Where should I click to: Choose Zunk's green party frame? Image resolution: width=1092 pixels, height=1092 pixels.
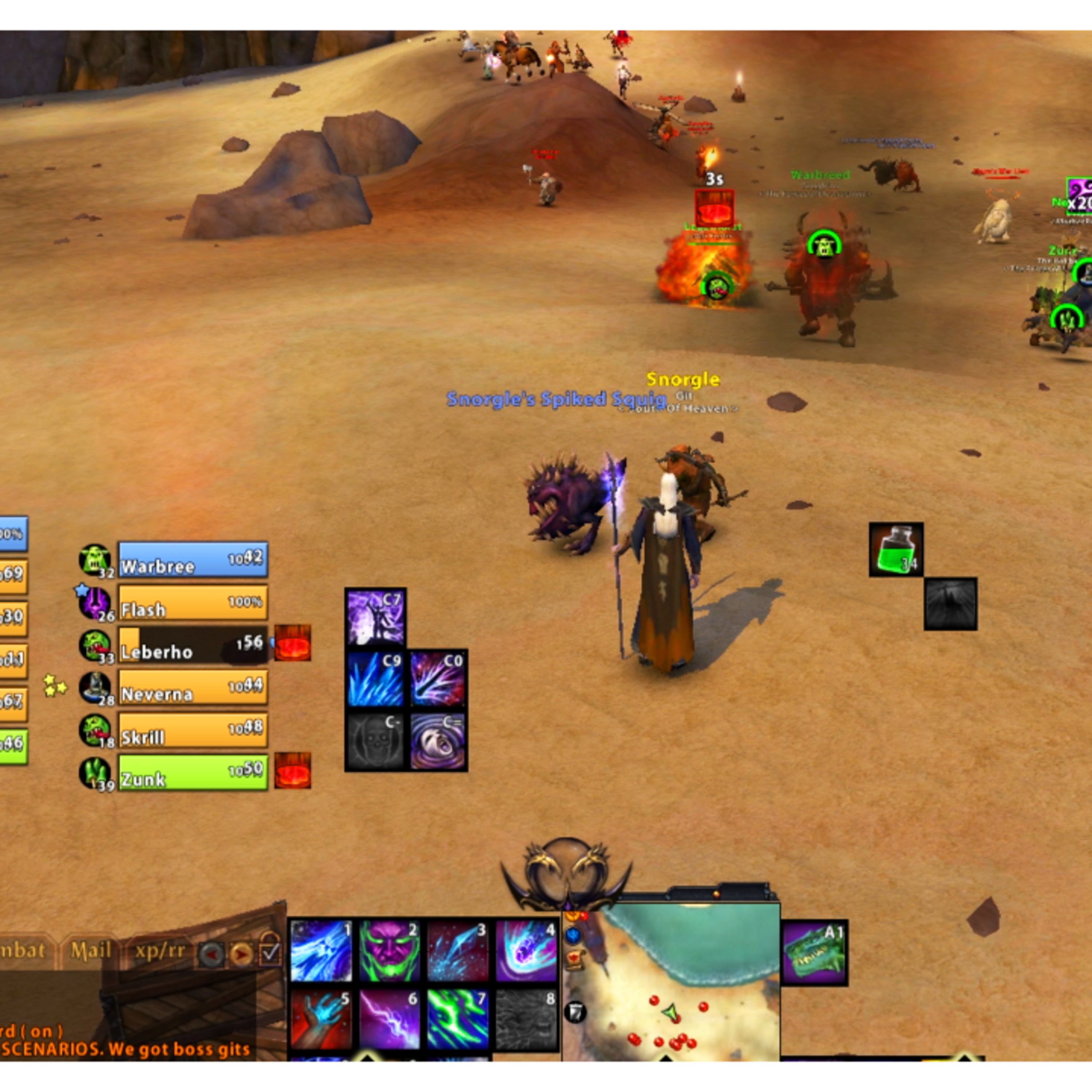click(193, 772)
